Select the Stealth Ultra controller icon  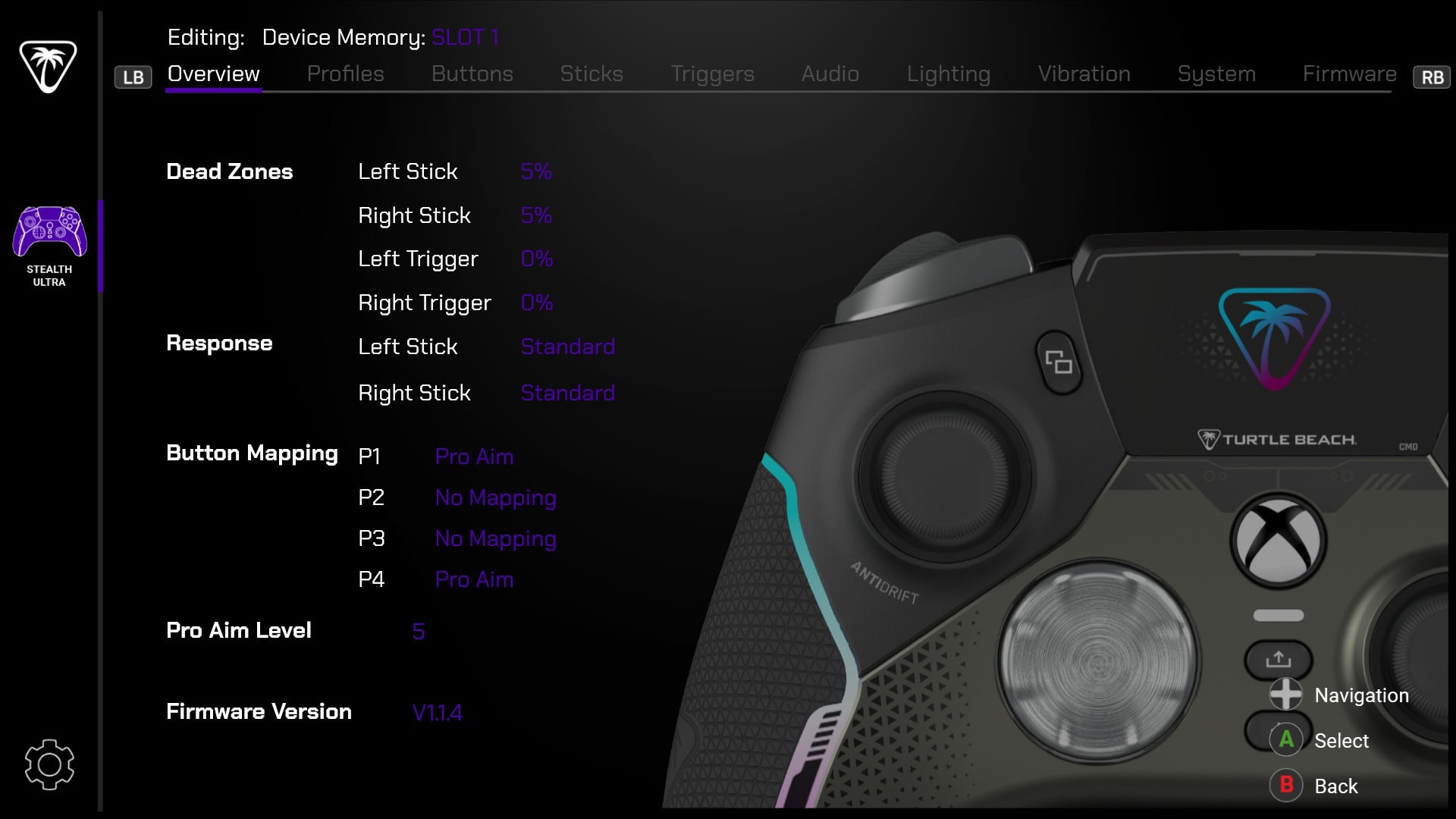pos(49,230)
